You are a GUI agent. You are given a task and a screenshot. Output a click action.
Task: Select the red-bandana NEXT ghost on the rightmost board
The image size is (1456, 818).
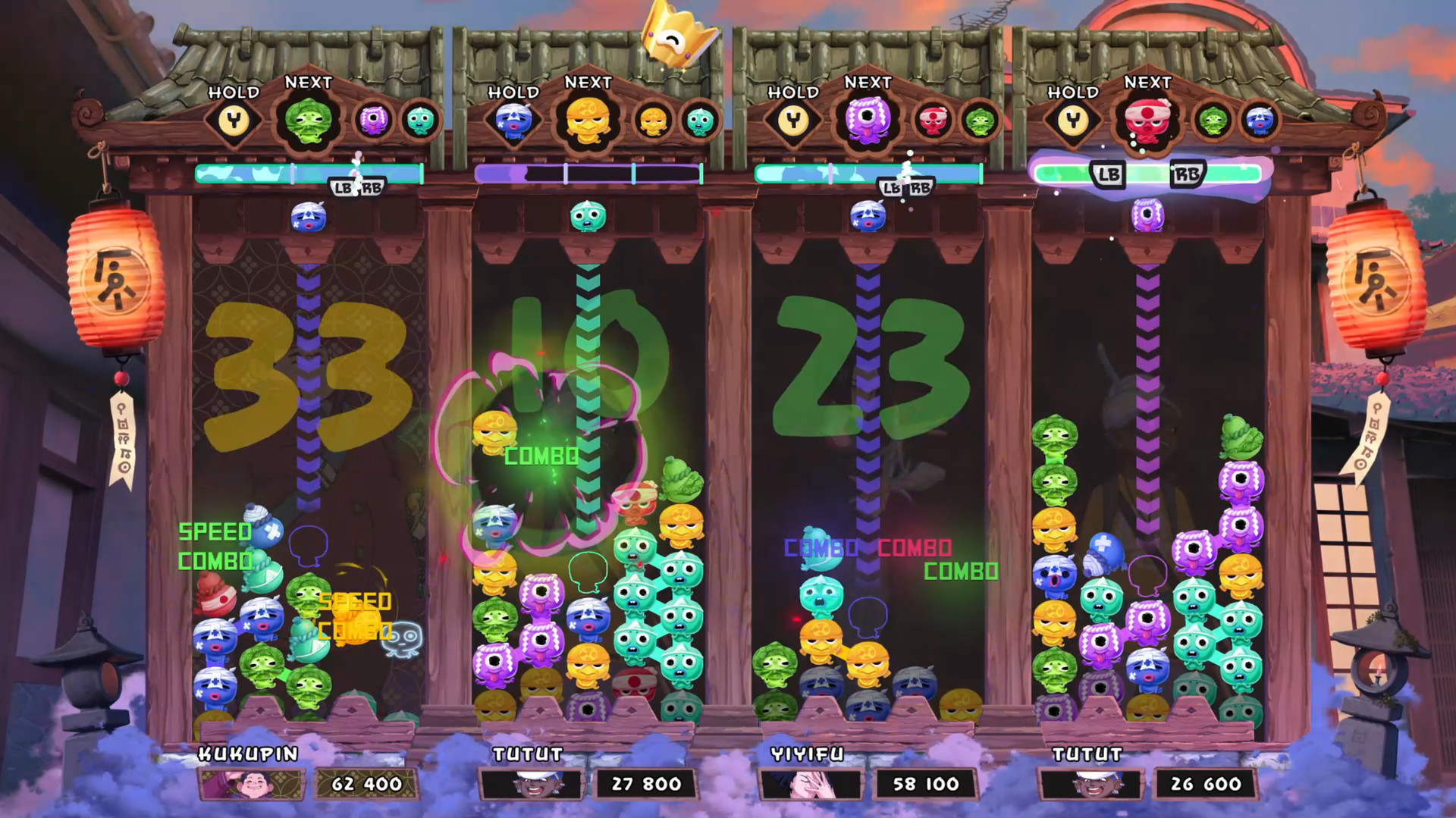point(1147,121)
